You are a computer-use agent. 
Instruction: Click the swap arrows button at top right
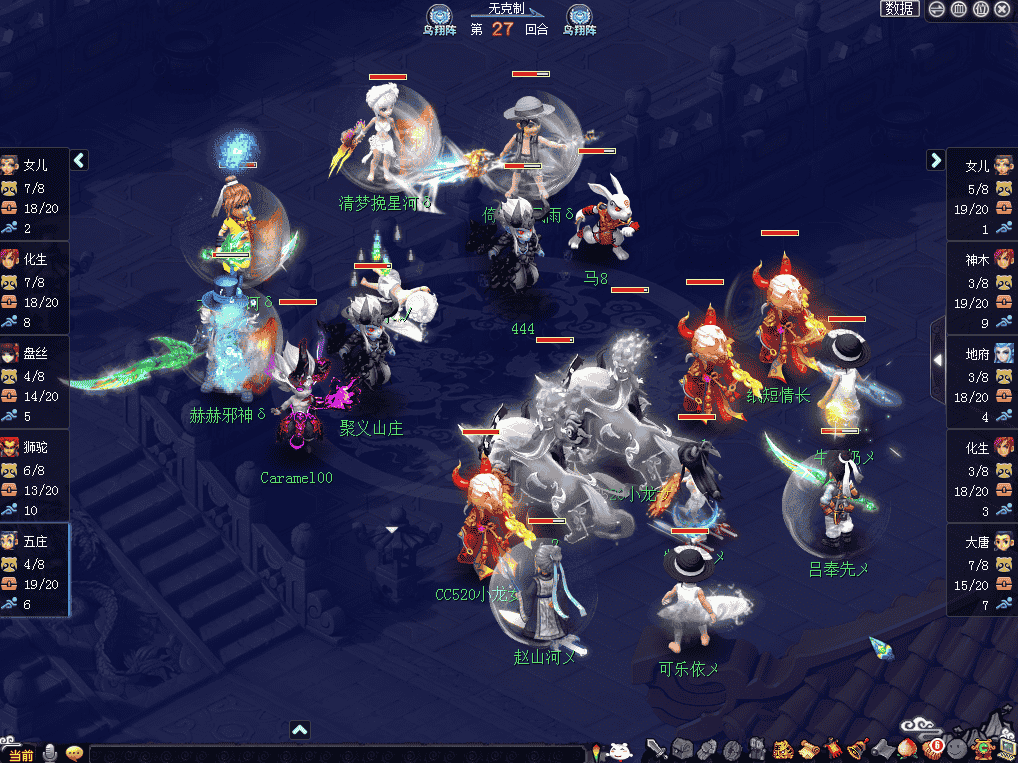(937, 9)
